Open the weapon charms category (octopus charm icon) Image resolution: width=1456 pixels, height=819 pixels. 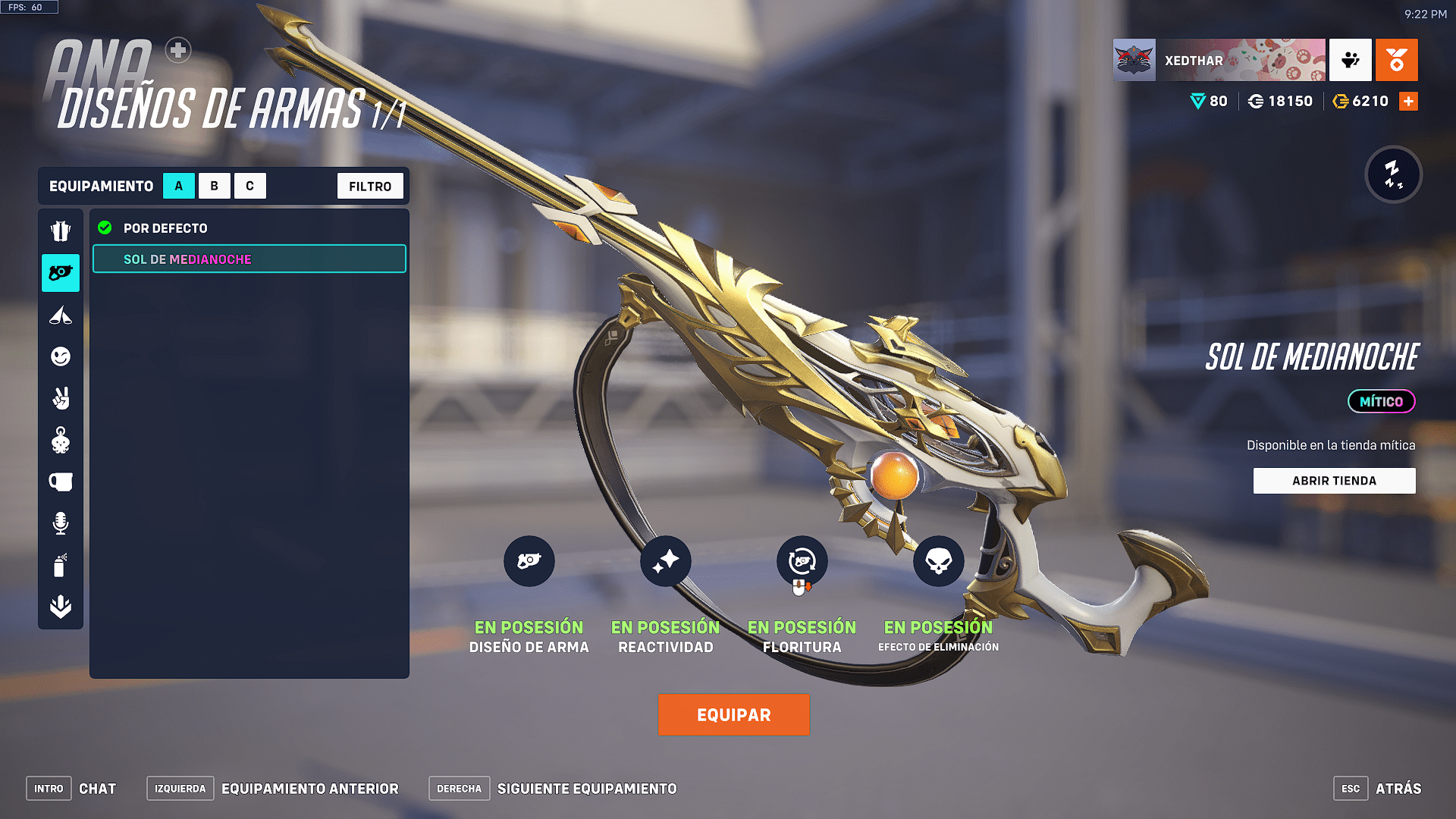pyautogui.click(x=61, y=440)
